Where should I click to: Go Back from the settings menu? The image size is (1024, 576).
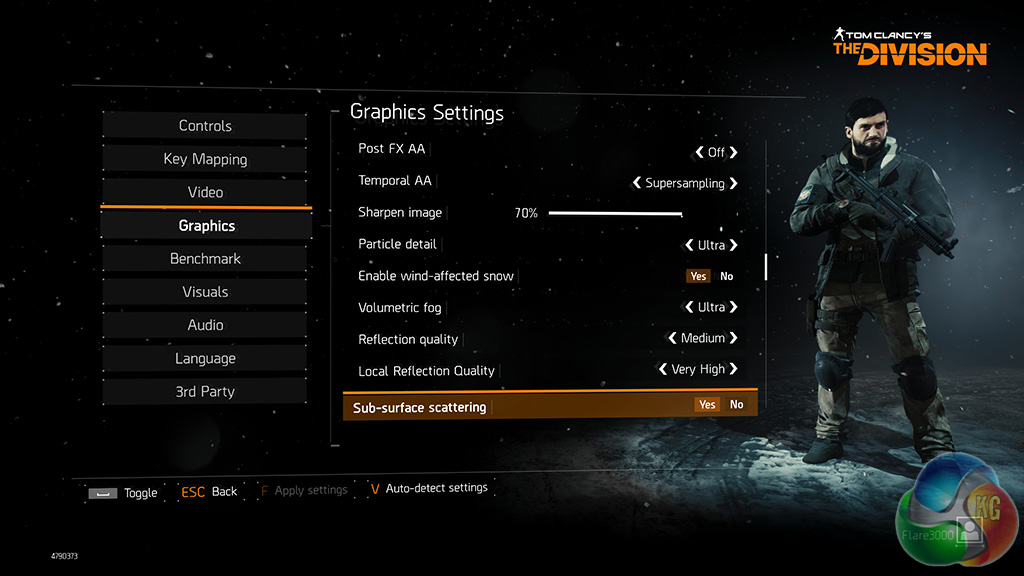[x=209, y=492]
